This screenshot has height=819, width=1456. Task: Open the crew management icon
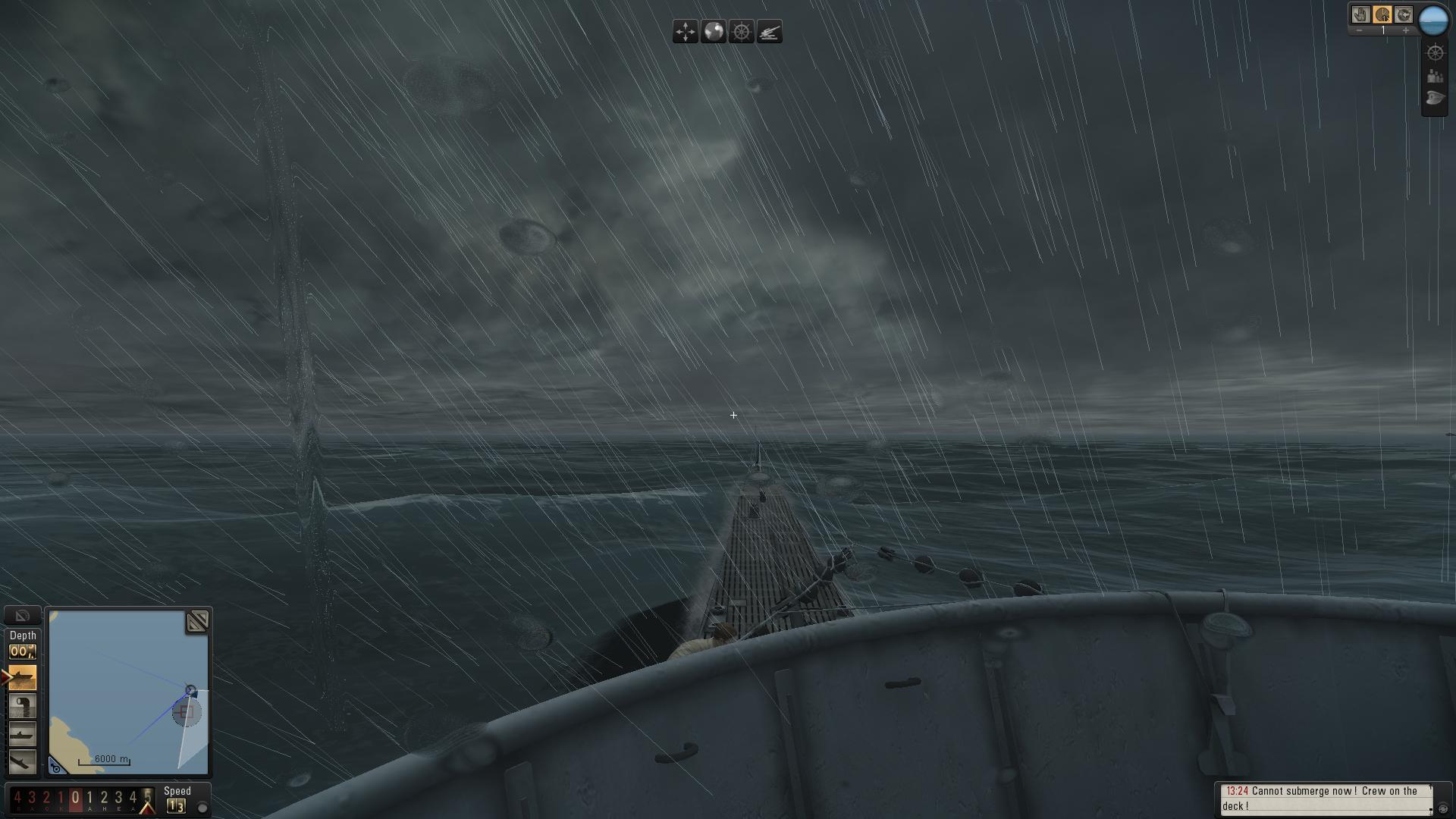1435,76
